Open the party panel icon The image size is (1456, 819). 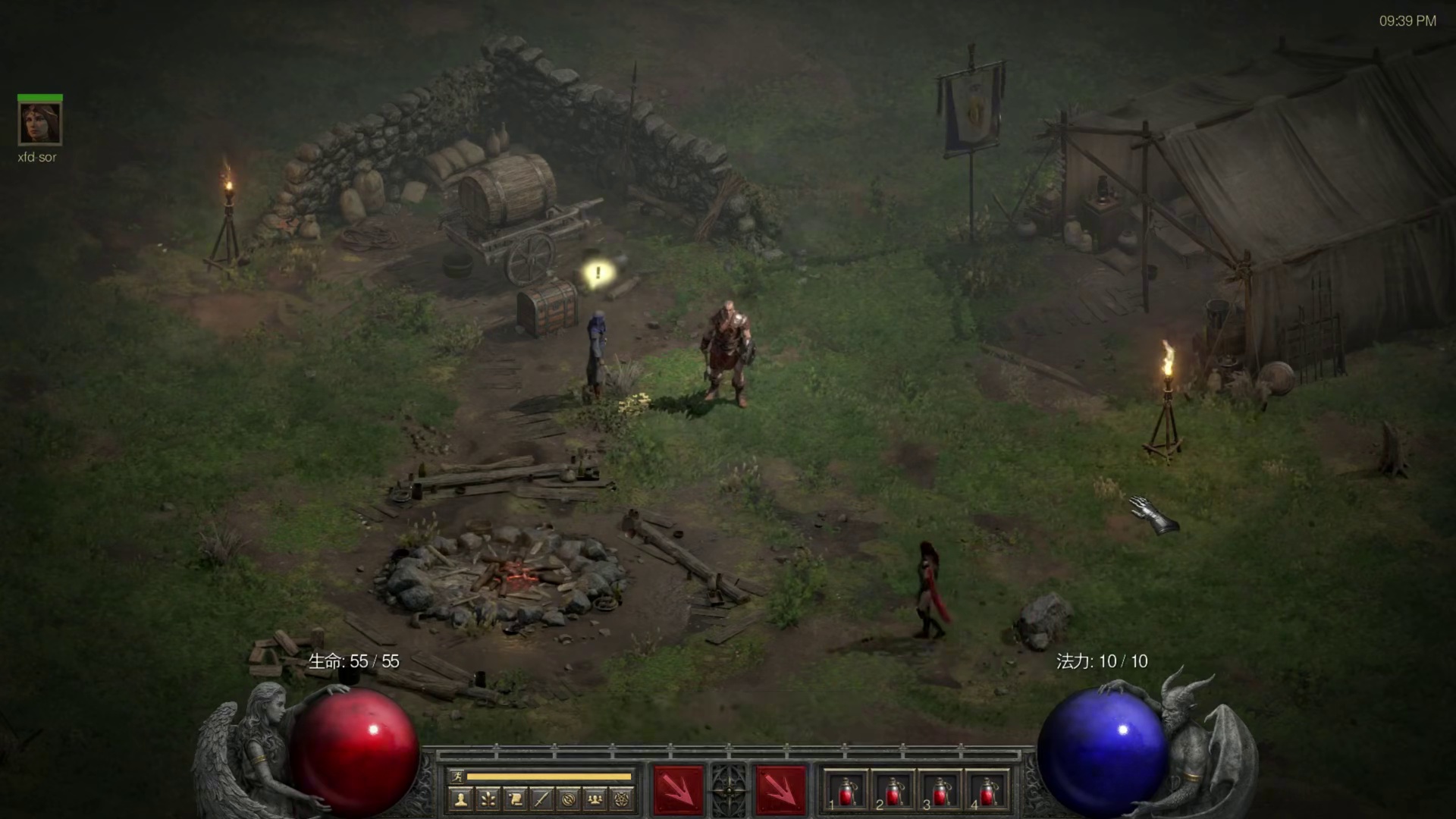click(x=596, y=799)
